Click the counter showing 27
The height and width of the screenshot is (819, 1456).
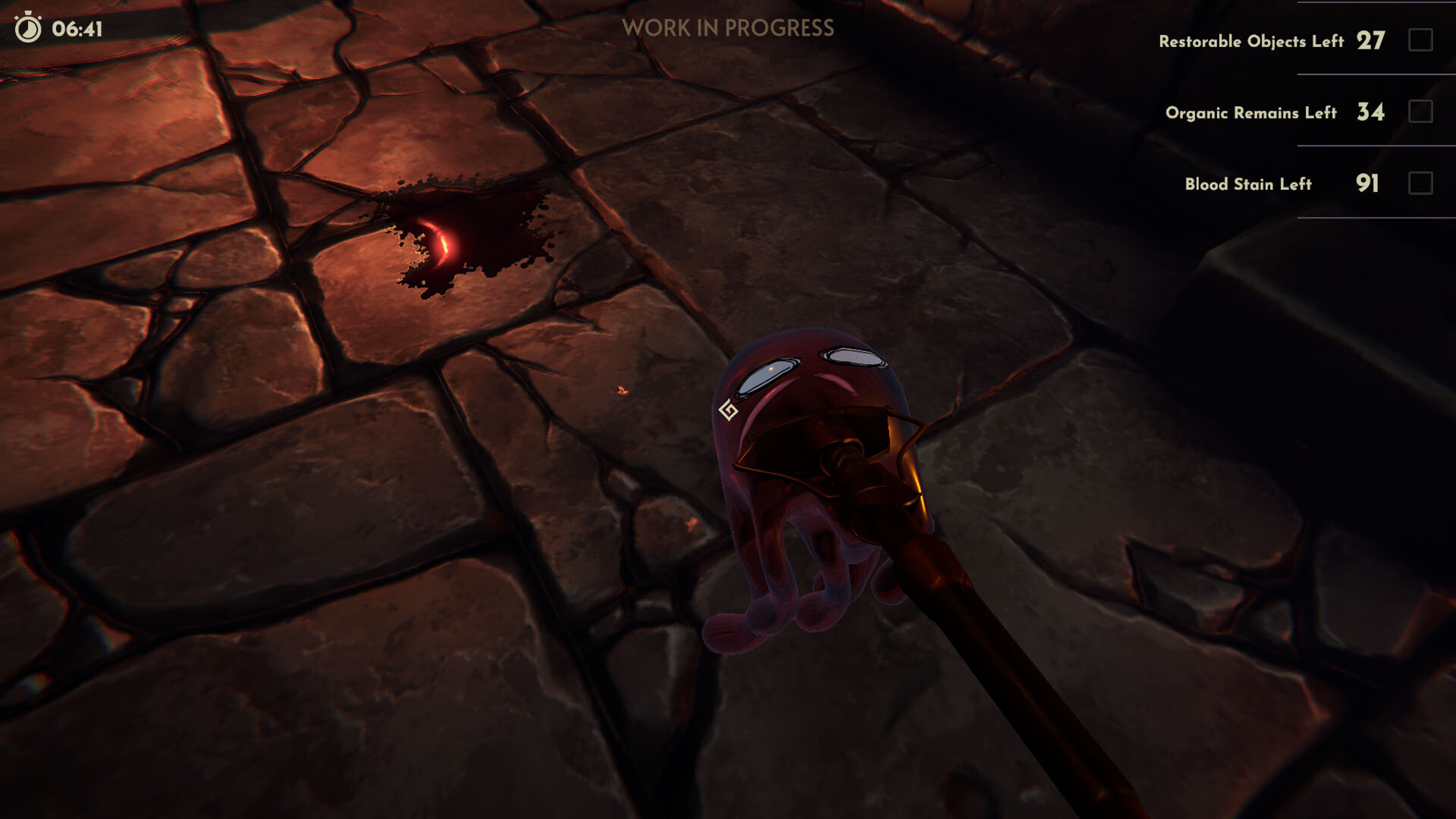coord(1370,40)
